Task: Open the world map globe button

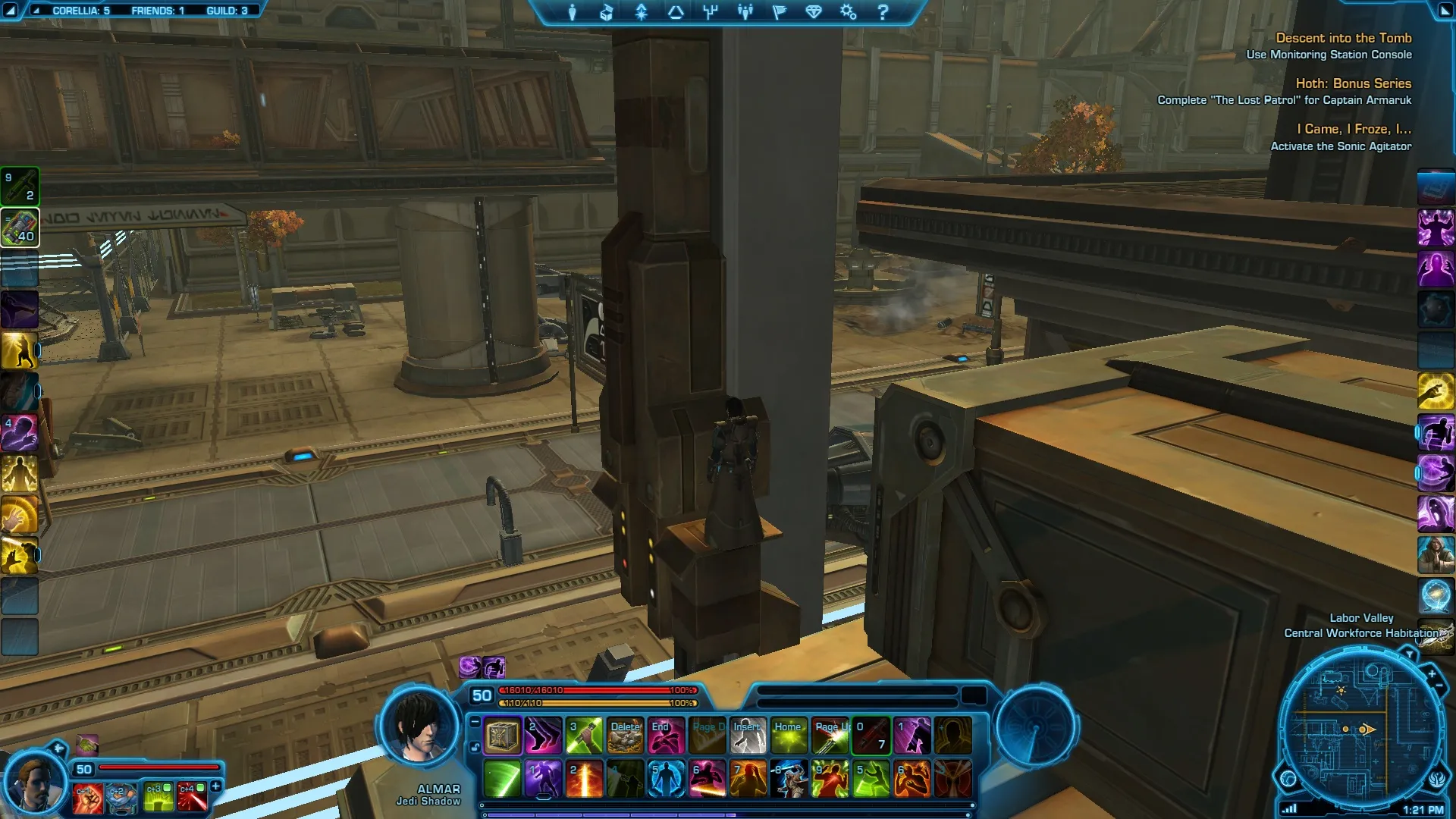Action: pos(1288,778)
